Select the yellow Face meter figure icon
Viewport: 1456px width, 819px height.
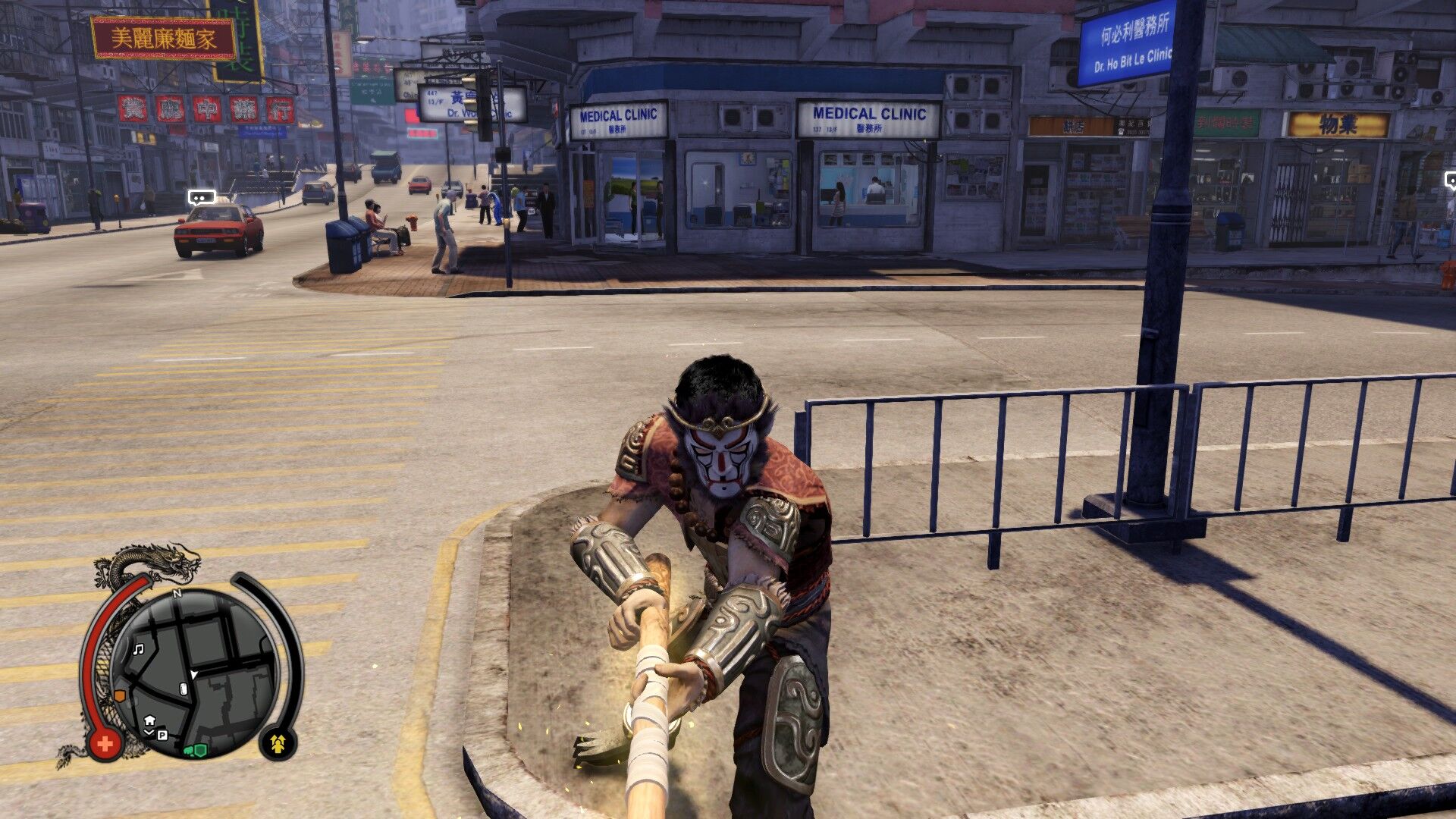click(x=279, y=742)
